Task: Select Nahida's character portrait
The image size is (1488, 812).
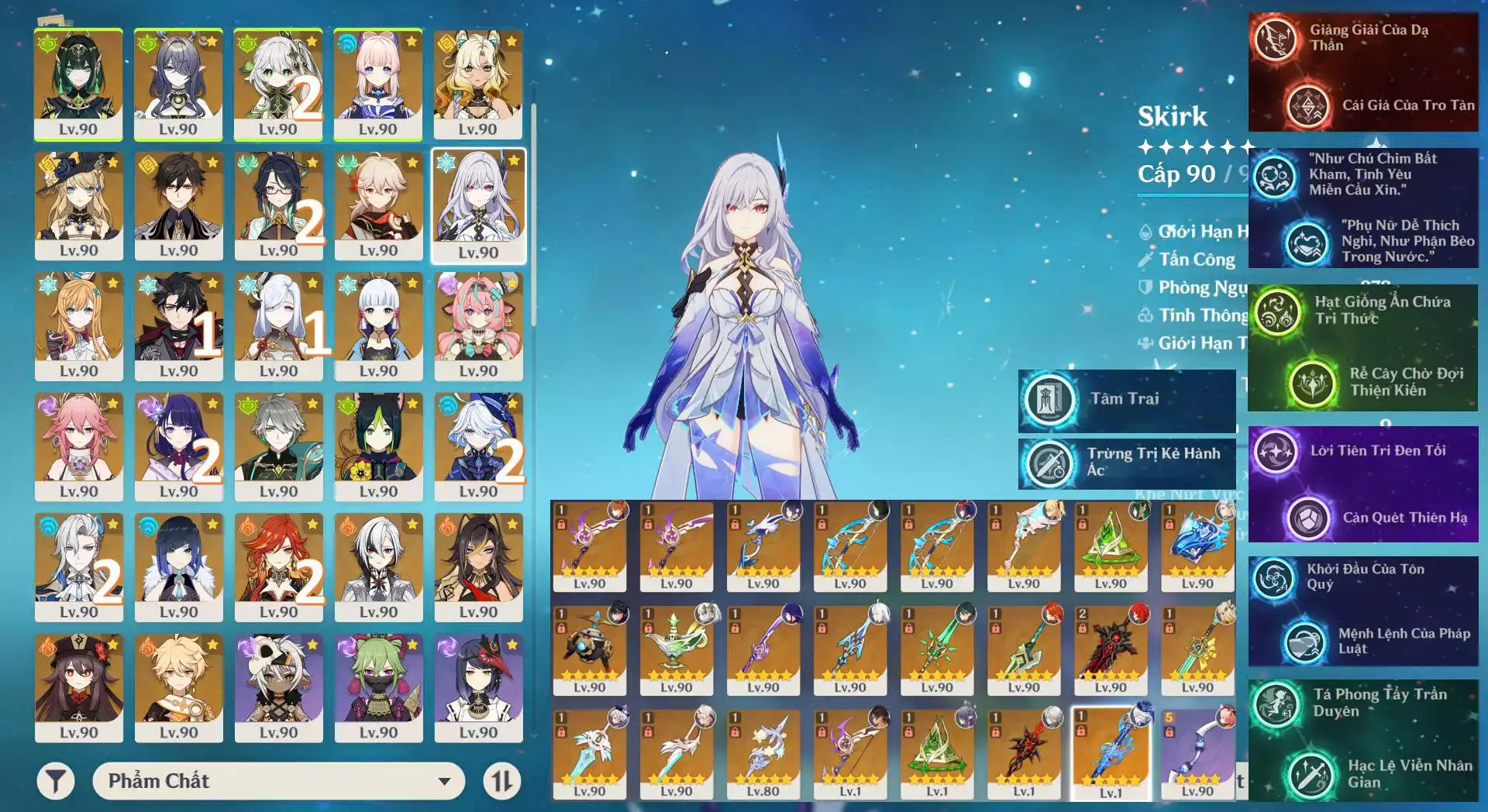Action: click(278, 84)
